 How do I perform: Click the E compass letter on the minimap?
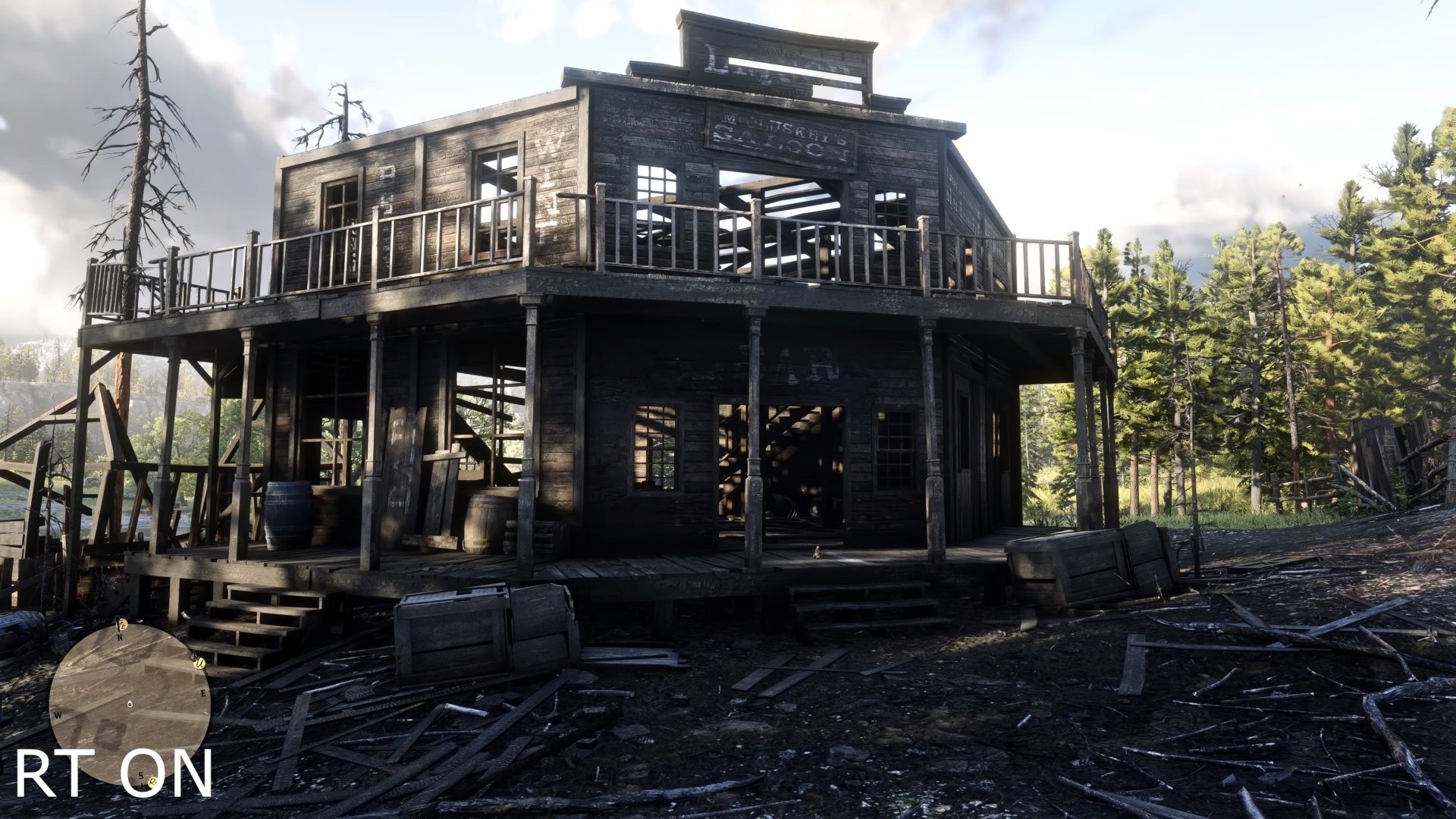pyautogui.click(x=202, y=693)
